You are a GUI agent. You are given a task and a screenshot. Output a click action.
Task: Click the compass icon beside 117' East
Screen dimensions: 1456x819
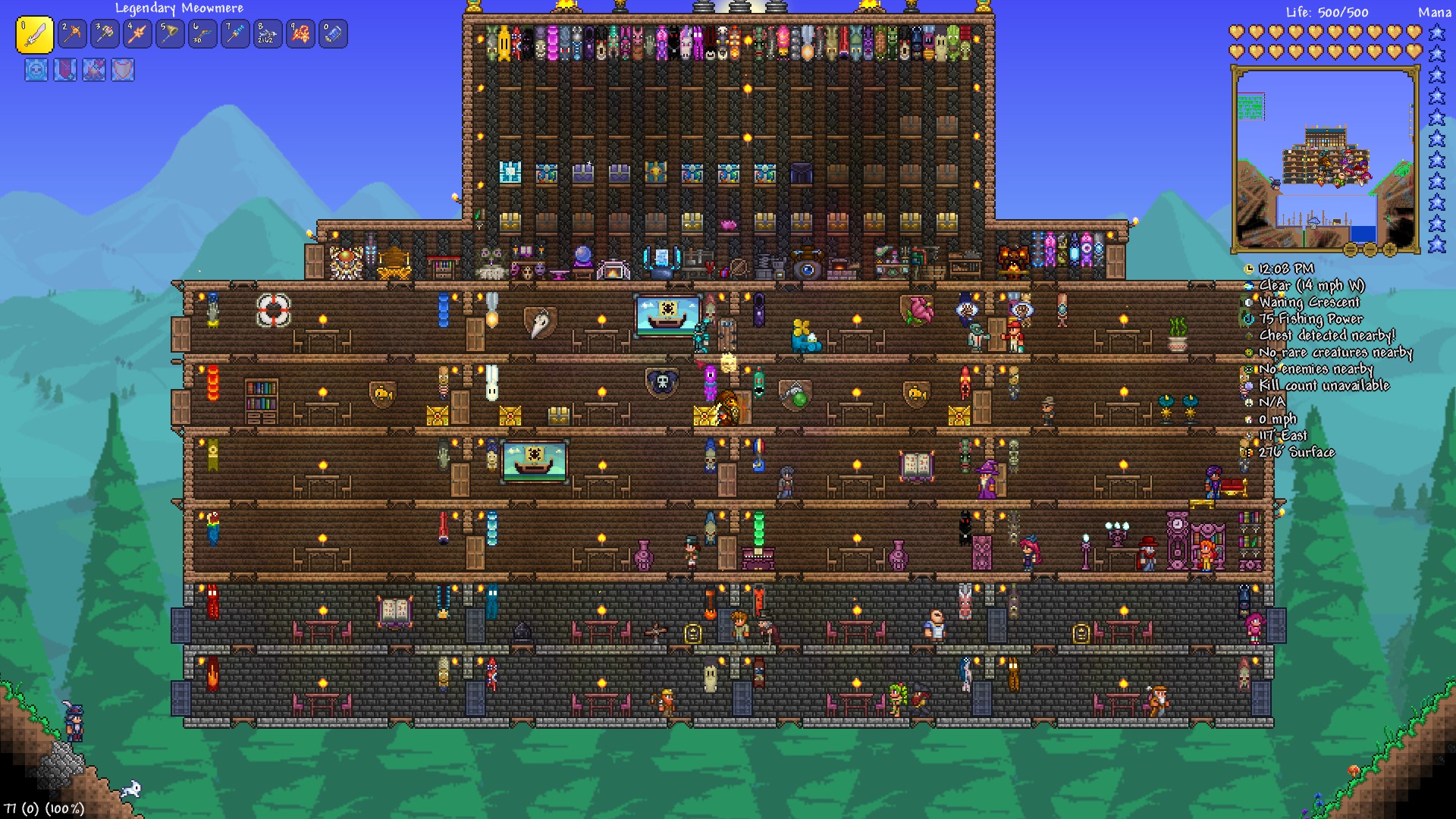[1248, 435]
